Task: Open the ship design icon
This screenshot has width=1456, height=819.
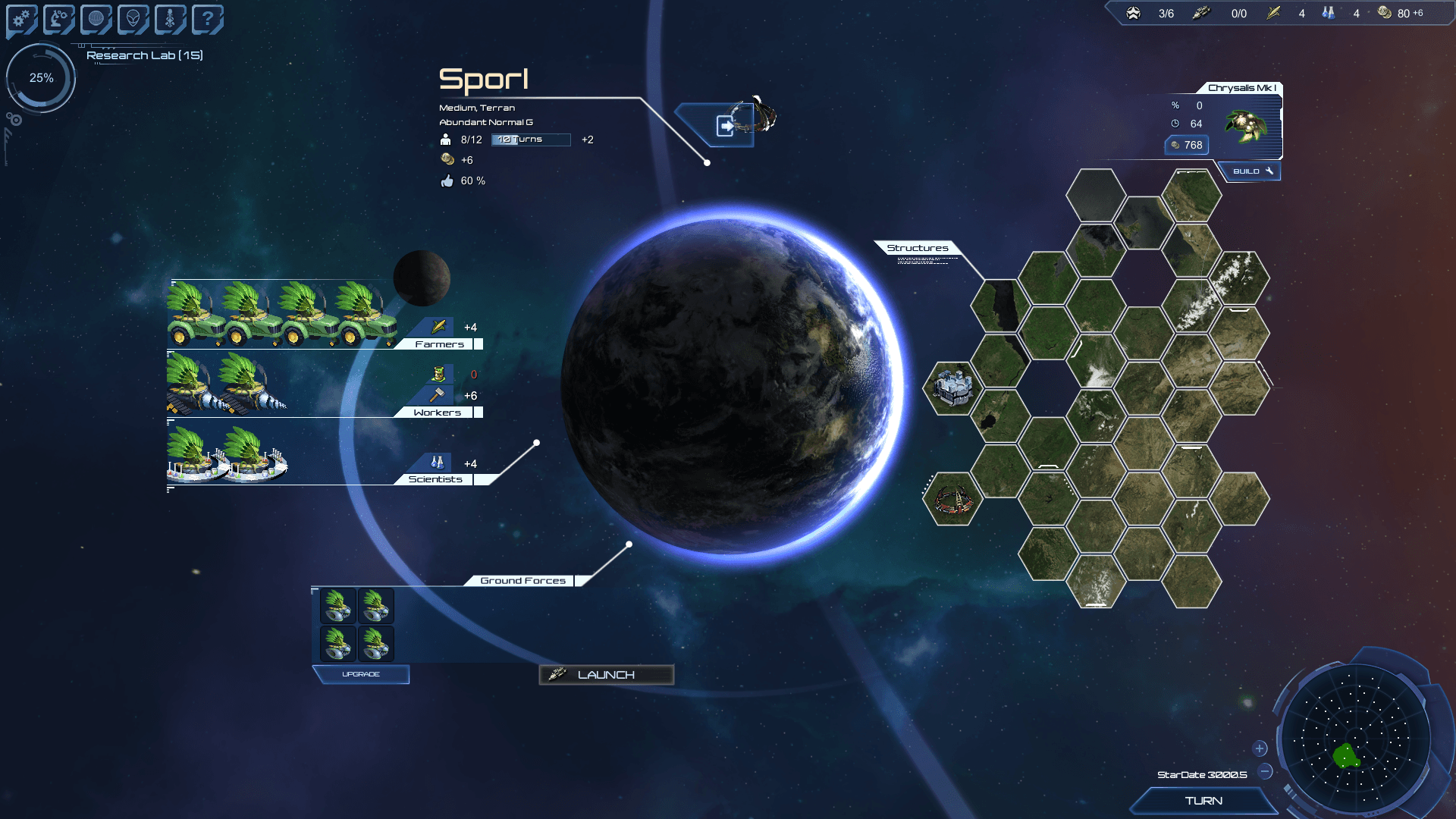Action: click(170, 19)
